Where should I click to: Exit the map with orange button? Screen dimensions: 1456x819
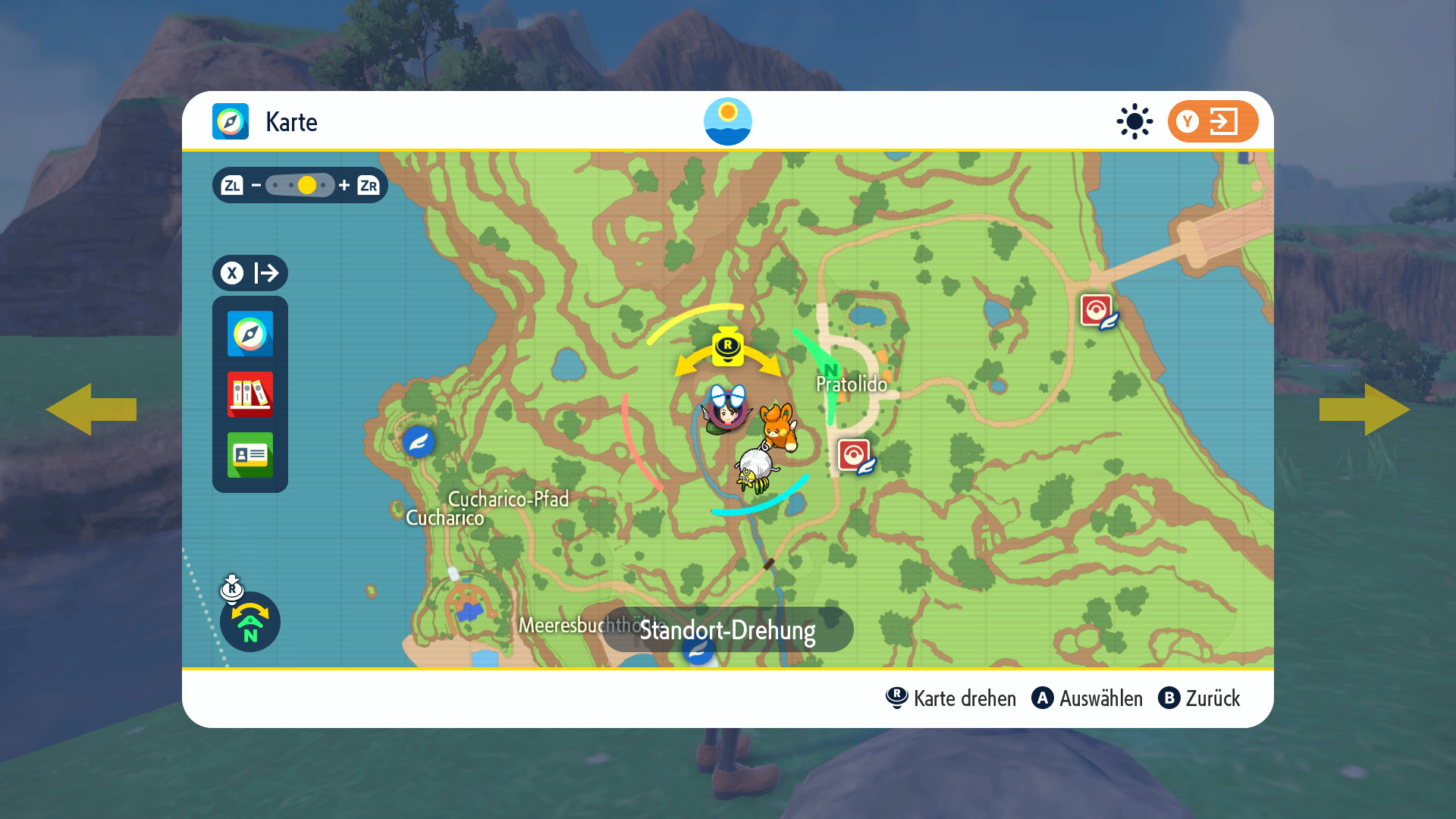click(x=1212, y=121)
